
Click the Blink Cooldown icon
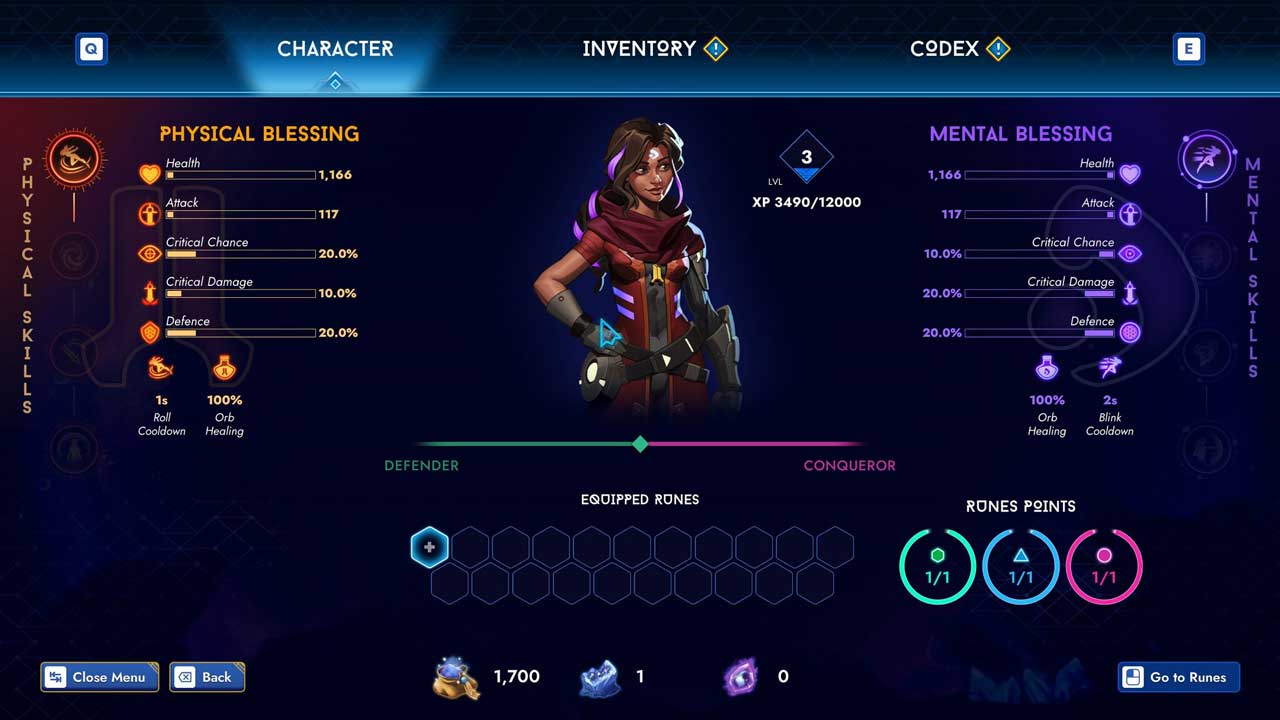pyautogui.click(x=1110, y=369)
